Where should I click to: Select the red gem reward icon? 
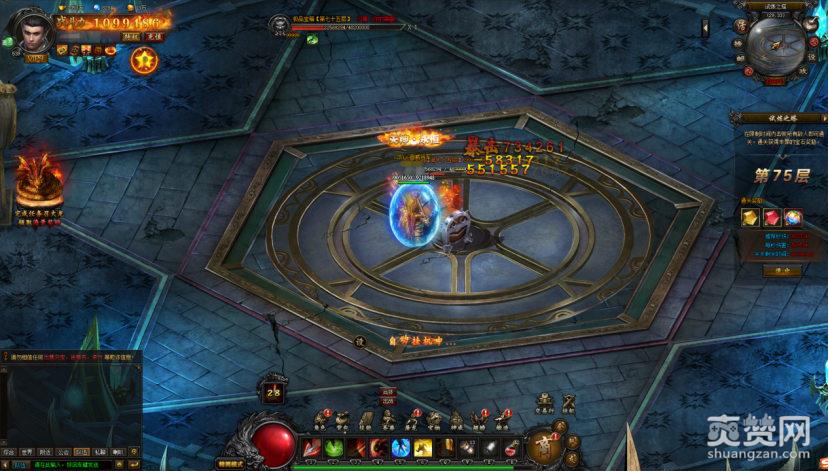pos(772,217)
